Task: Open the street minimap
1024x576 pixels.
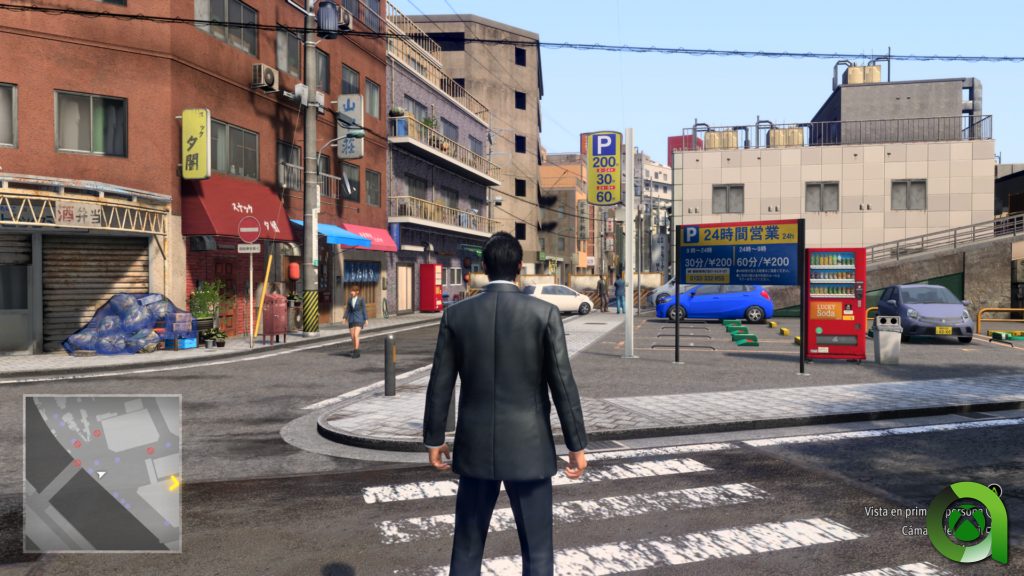Action: 102,473
